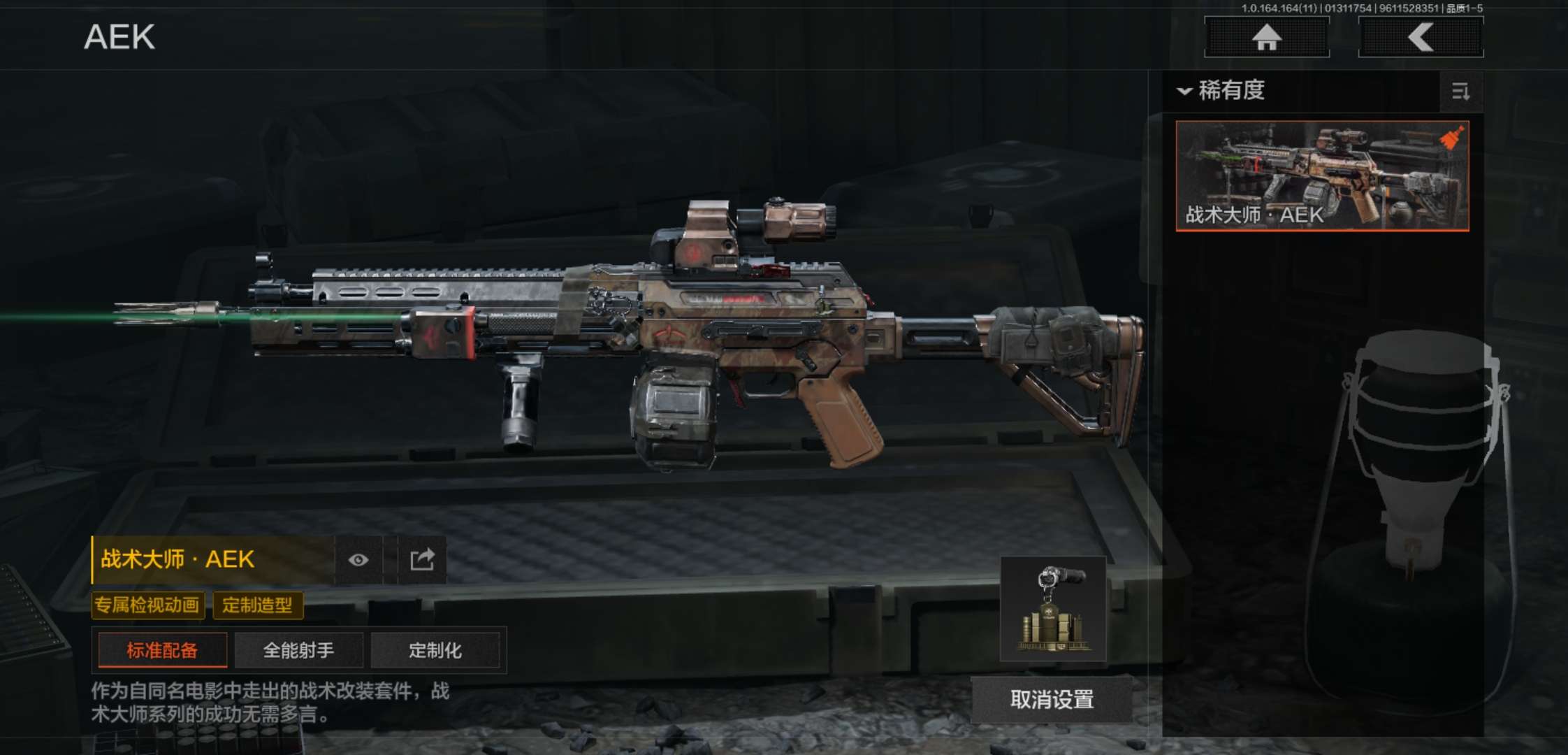This screenshot has width=1568, height=755.
Task: Share the 战术大师·AEK skin
Action: 422,560
